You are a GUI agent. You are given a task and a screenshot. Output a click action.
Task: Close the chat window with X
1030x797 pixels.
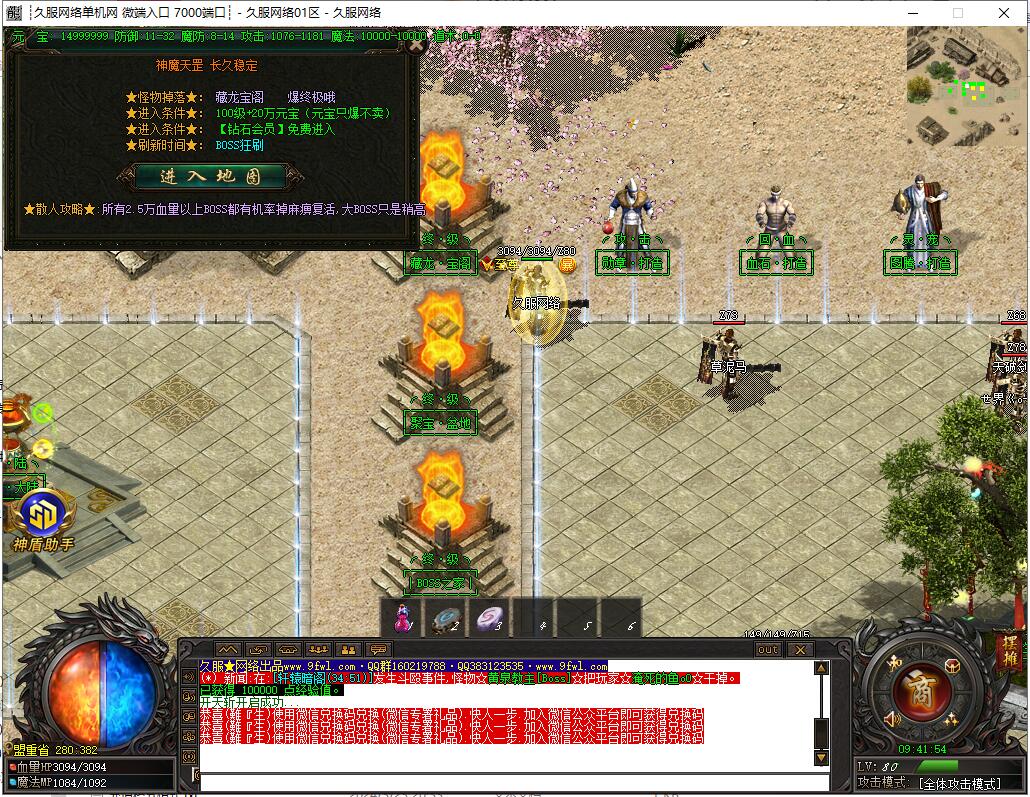tap(799, 649)
